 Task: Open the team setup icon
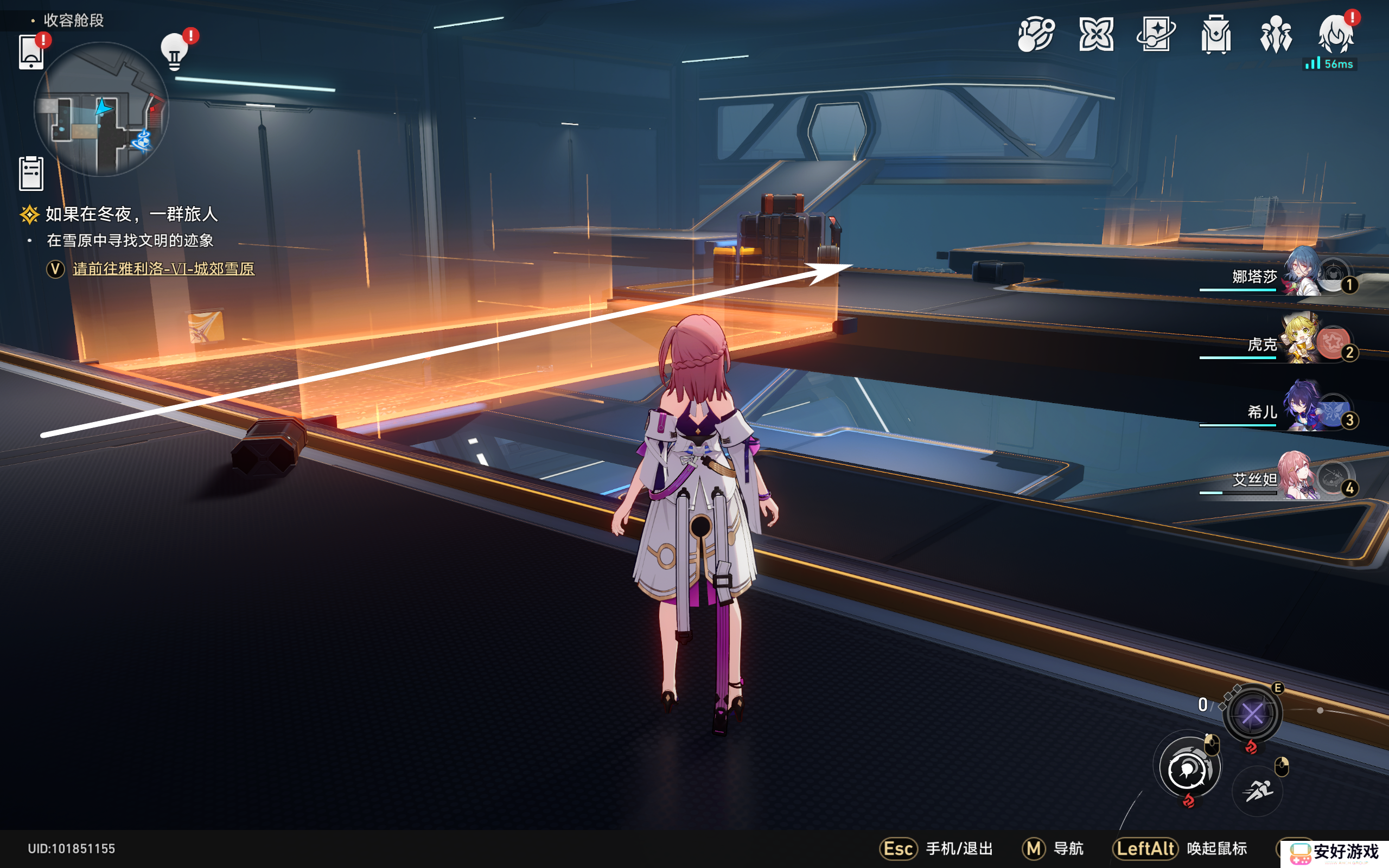[x=1276, y=34]
